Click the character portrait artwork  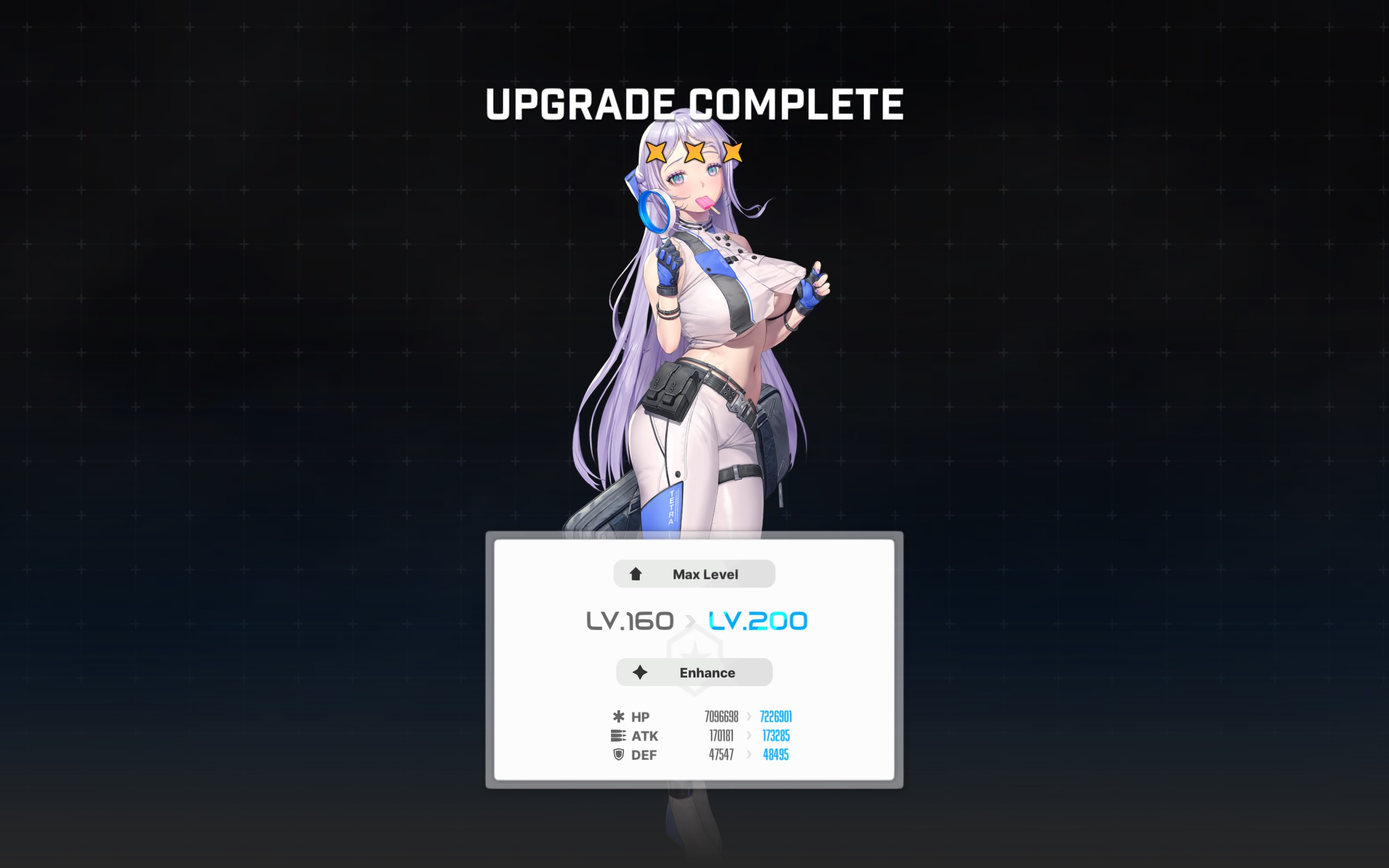tap(694, 344)
